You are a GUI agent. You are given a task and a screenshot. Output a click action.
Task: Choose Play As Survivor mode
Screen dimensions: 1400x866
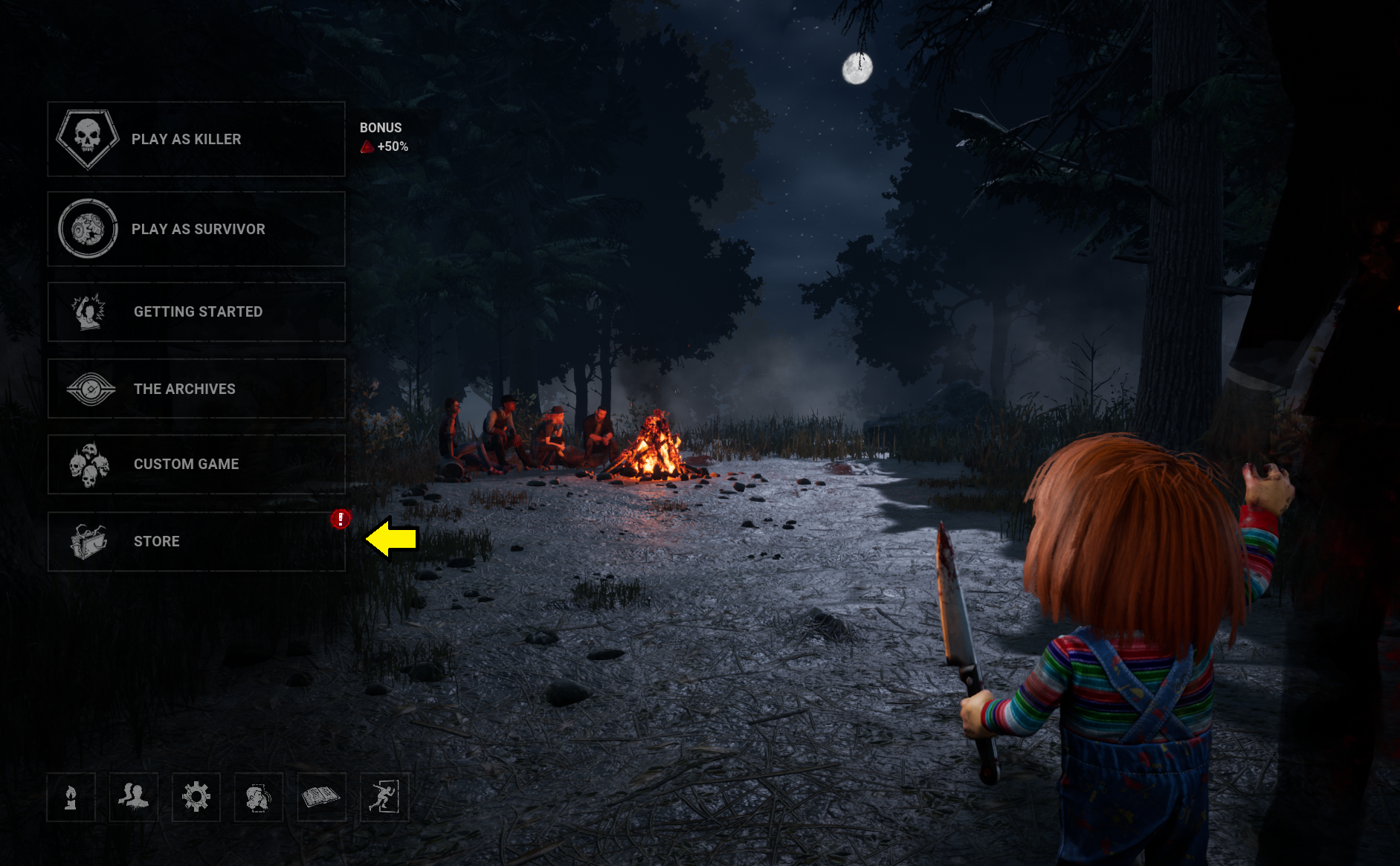[196, 229]
